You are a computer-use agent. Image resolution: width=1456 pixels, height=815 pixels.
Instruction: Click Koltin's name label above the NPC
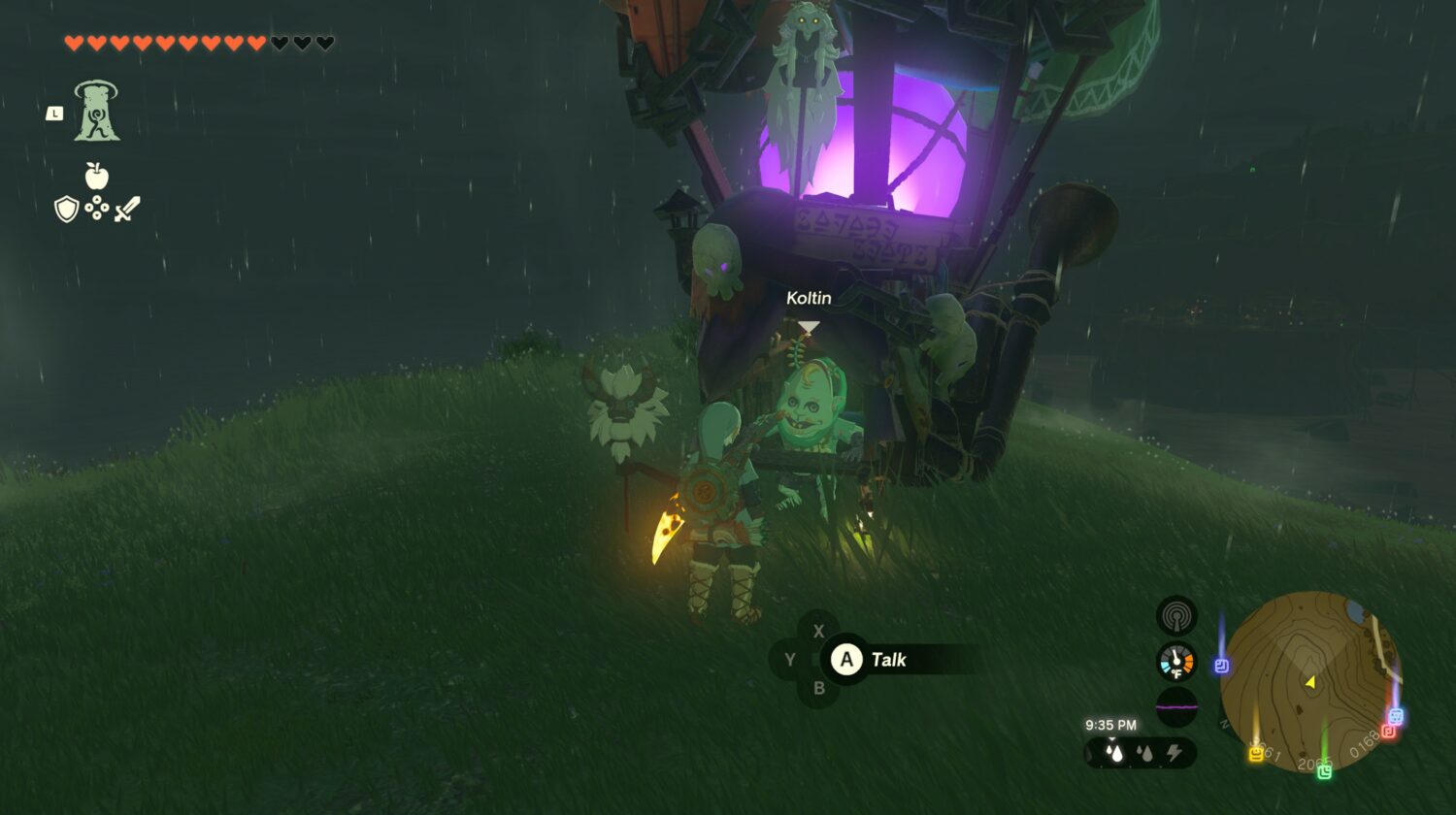(807, 298)
